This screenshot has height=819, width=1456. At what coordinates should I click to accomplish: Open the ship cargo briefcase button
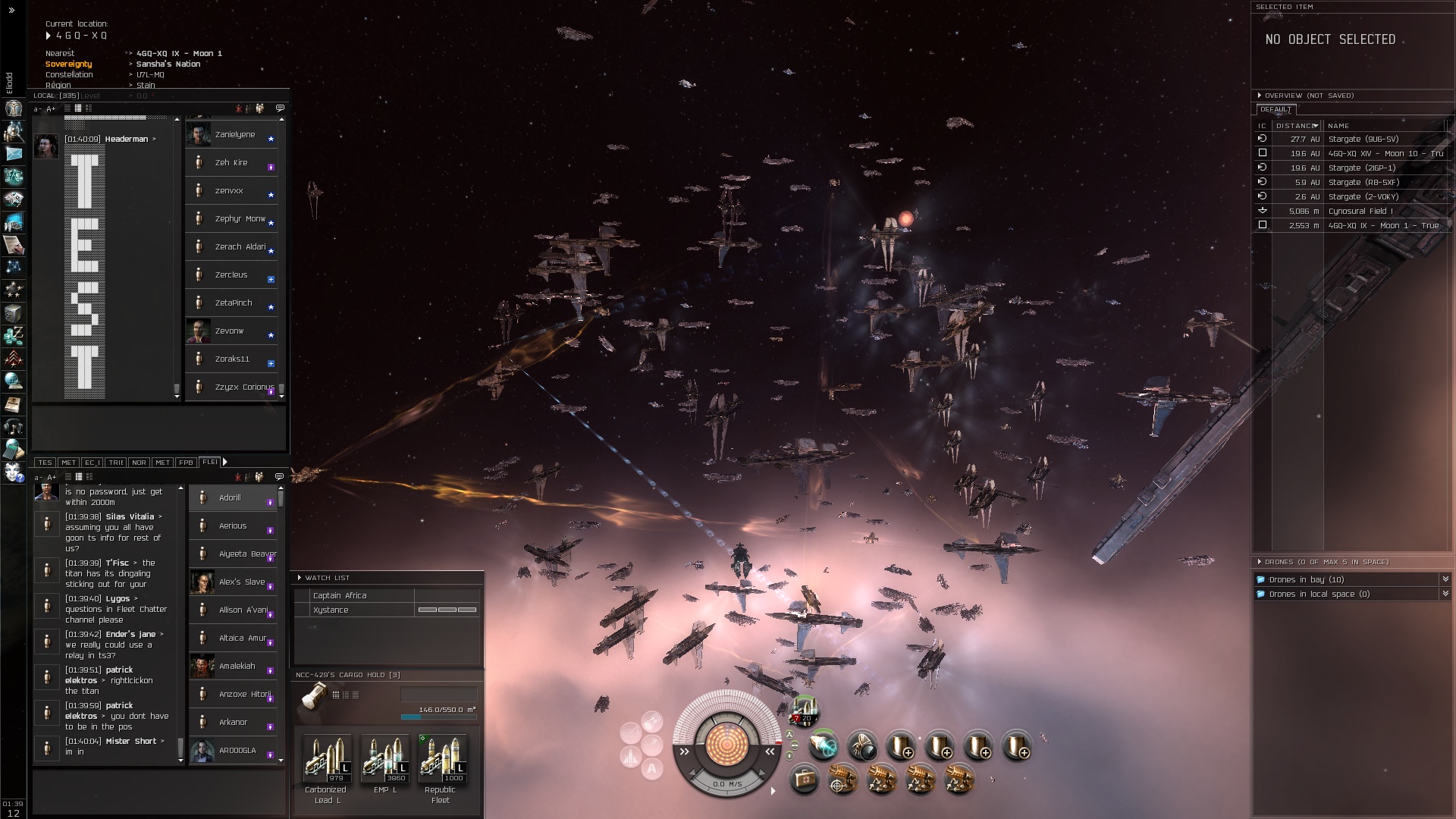pos(804,779)
